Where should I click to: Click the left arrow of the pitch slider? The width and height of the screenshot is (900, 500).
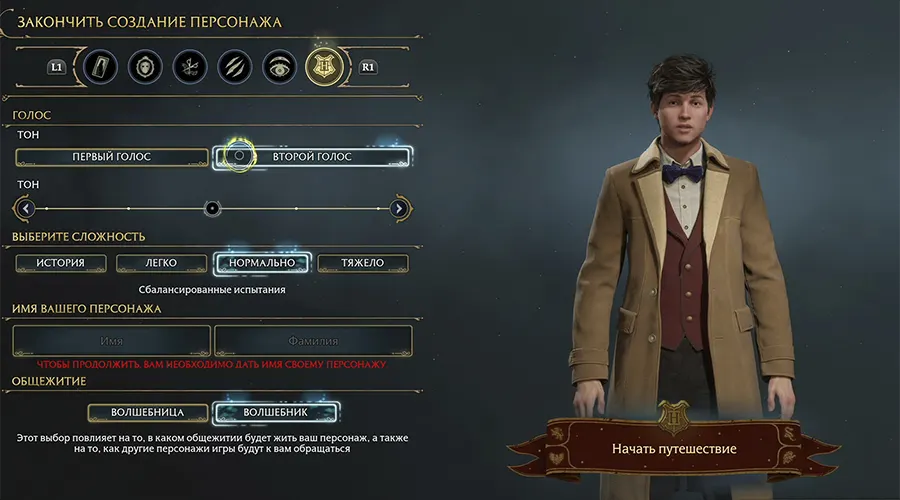[26, 209]
